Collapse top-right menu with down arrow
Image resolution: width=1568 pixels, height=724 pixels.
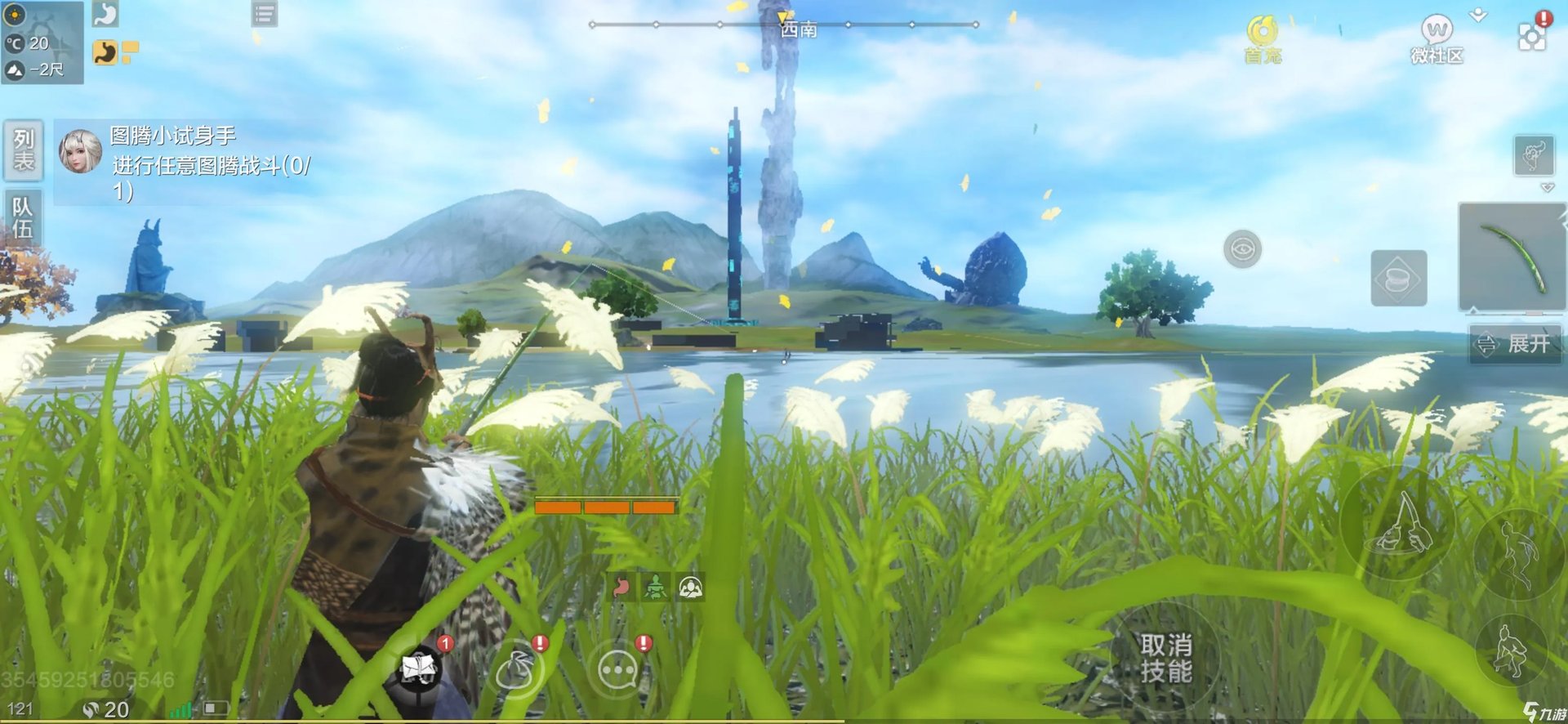[x=1478, y=16]
